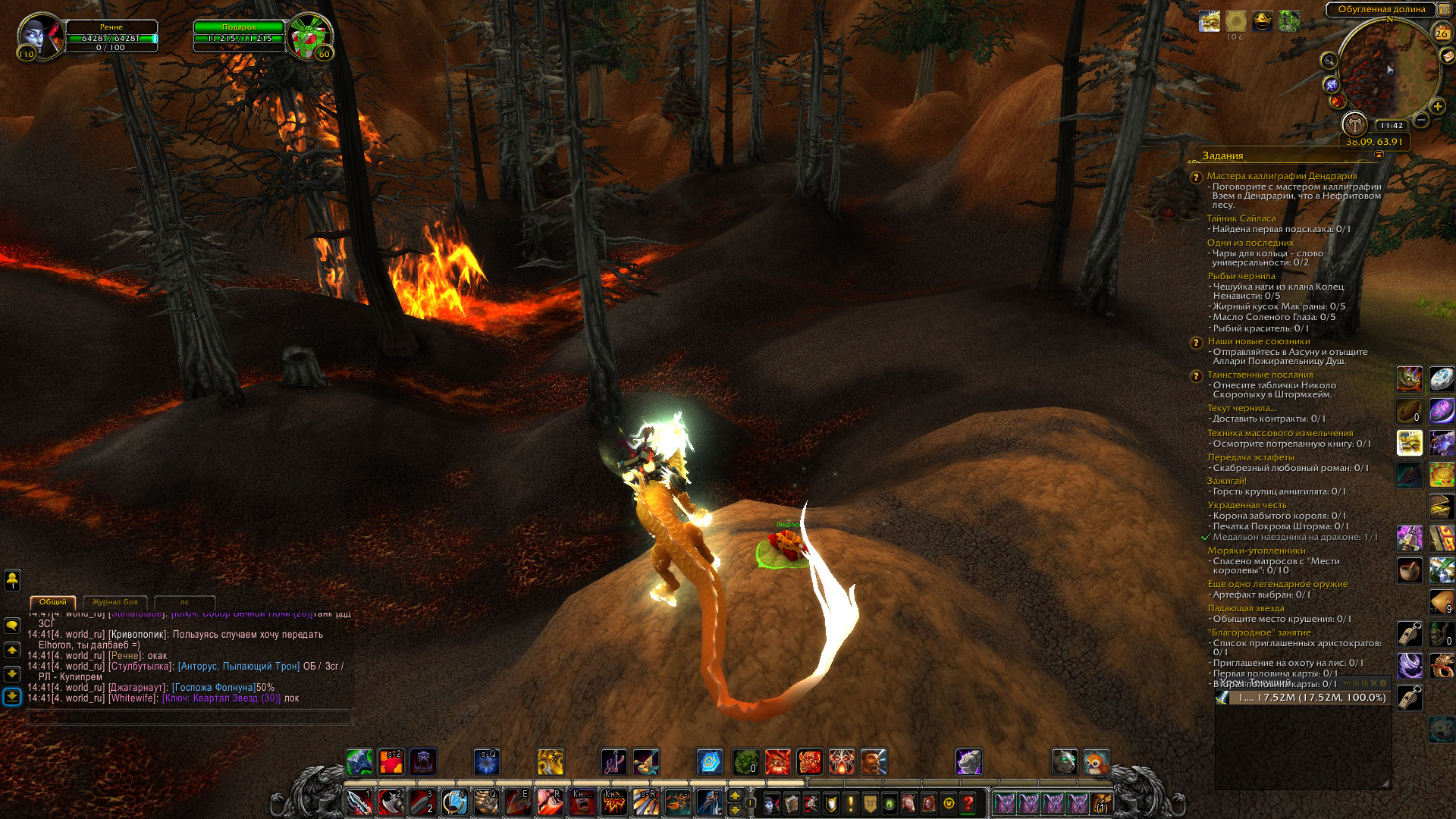The height and width of the screenshot is (819, 1456).
Task: Open the garrison report button under minimap
Action: [1354, 123]
